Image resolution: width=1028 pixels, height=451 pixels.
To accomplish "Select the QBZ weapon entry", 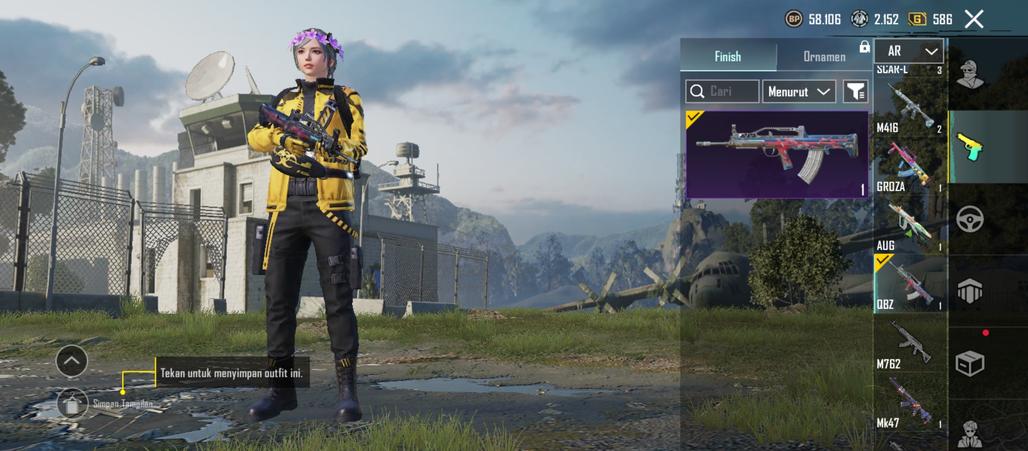I will tap(910, 283).
